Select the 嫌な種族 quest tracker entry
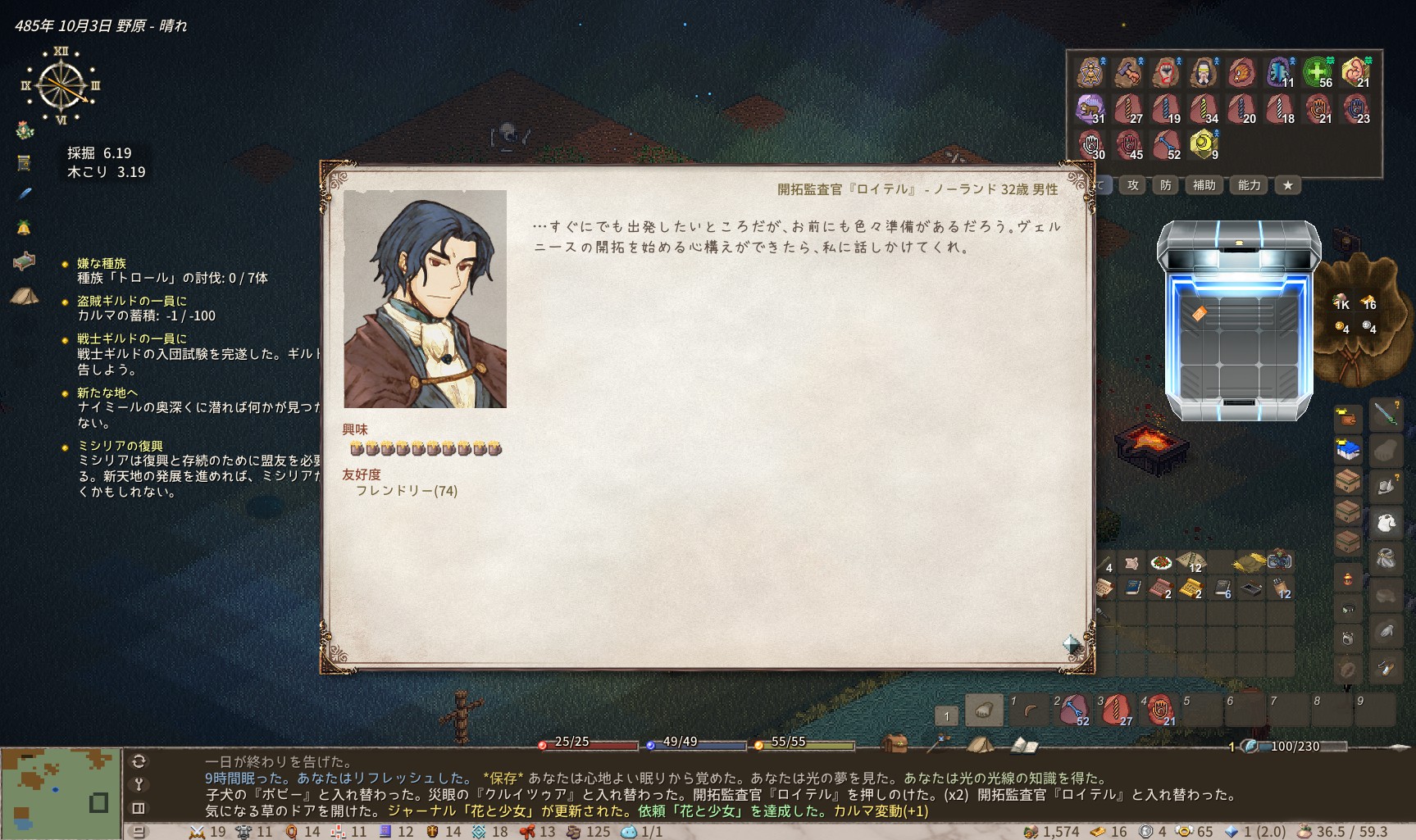The height and width of the screenshot is (840, 1416). click(102, 263)
